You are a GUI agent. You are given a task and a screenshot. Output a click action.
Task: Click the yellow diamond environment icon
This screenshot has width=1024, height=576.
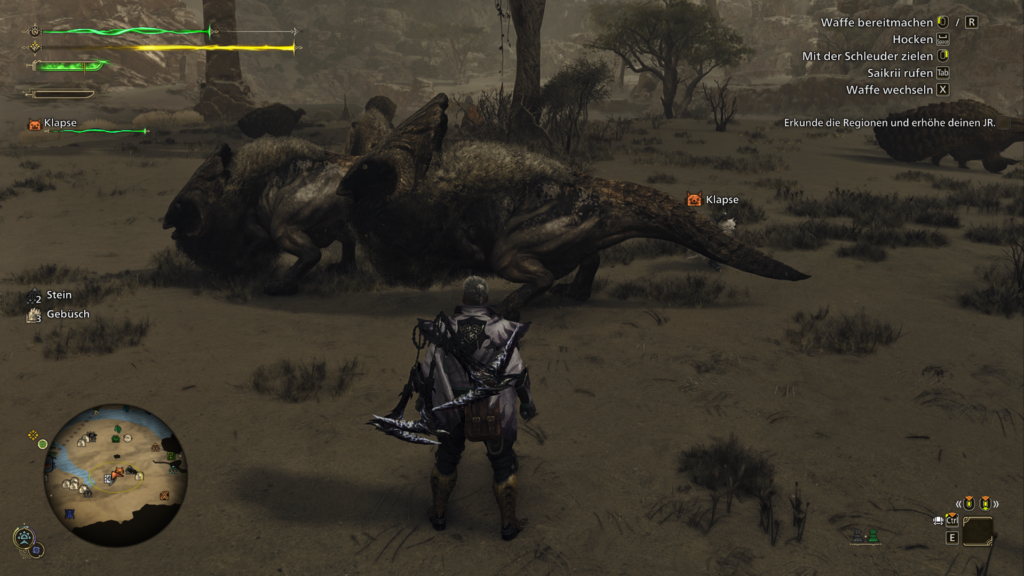tap(34, 435)
